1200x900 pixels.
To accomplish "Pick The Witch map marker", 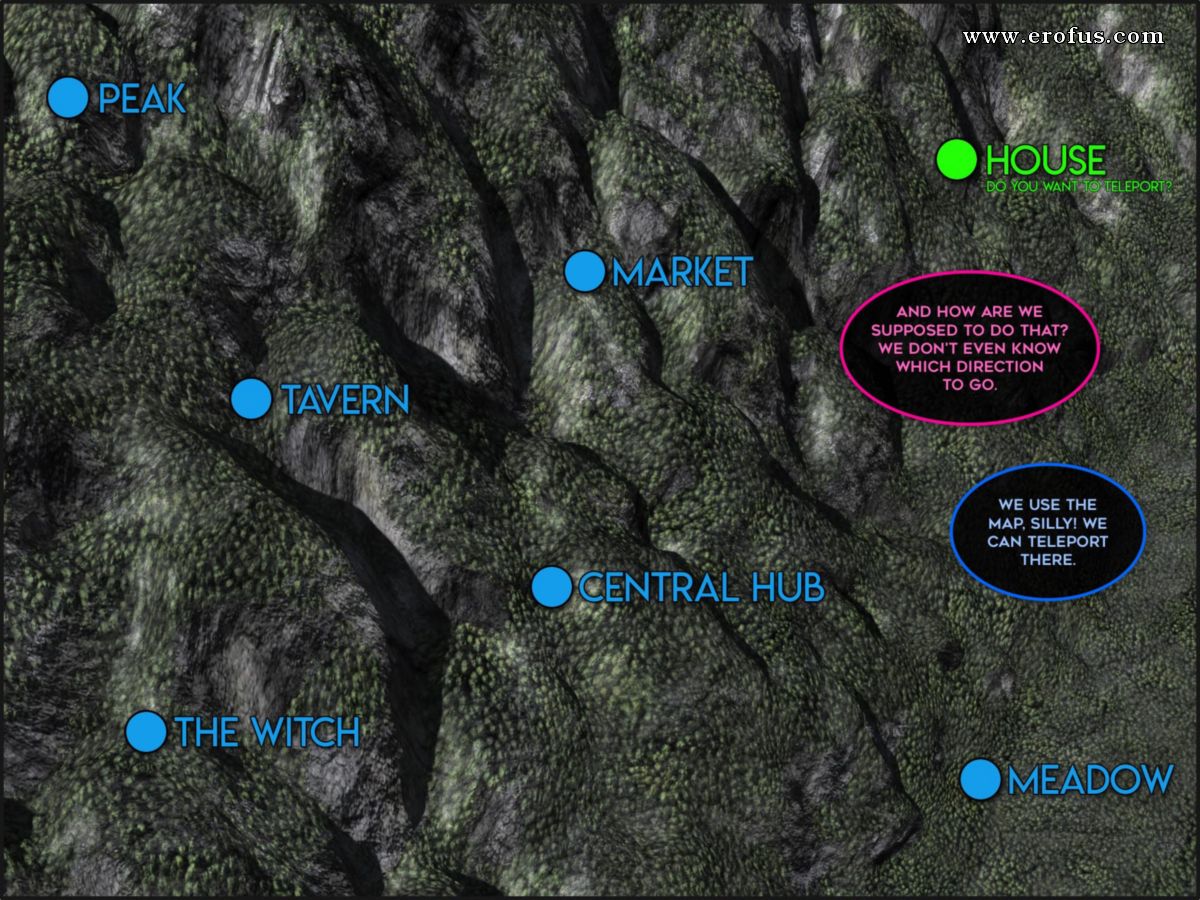I will coord(146,731).
